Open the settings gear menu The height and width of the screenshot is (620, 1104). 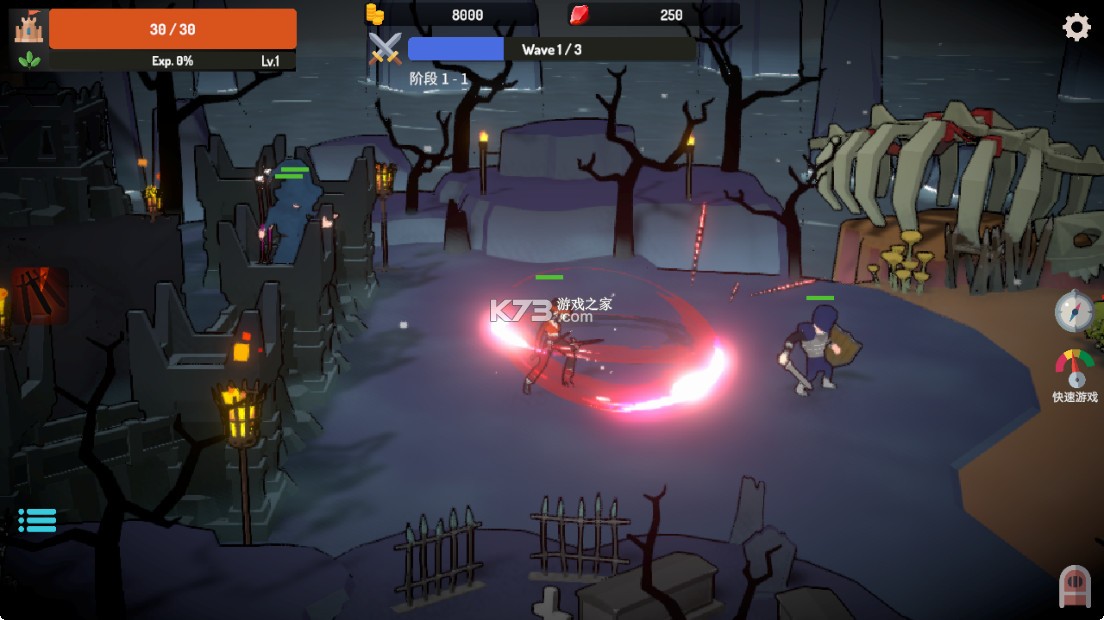1076,27
